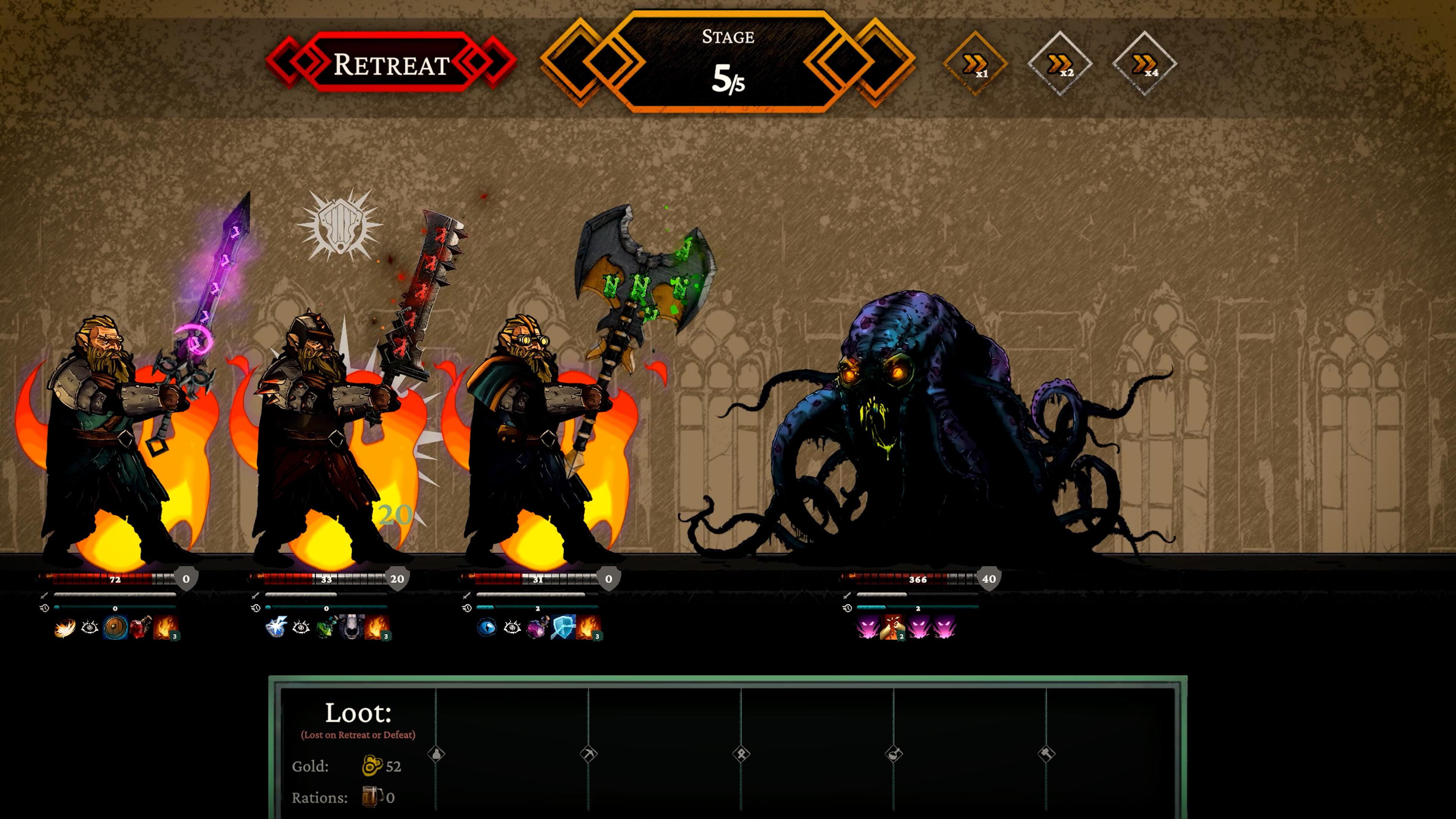1456x819 pixels.
Task: Select the blue slit-pupil eye icon
Action: [x=486, y=628]
